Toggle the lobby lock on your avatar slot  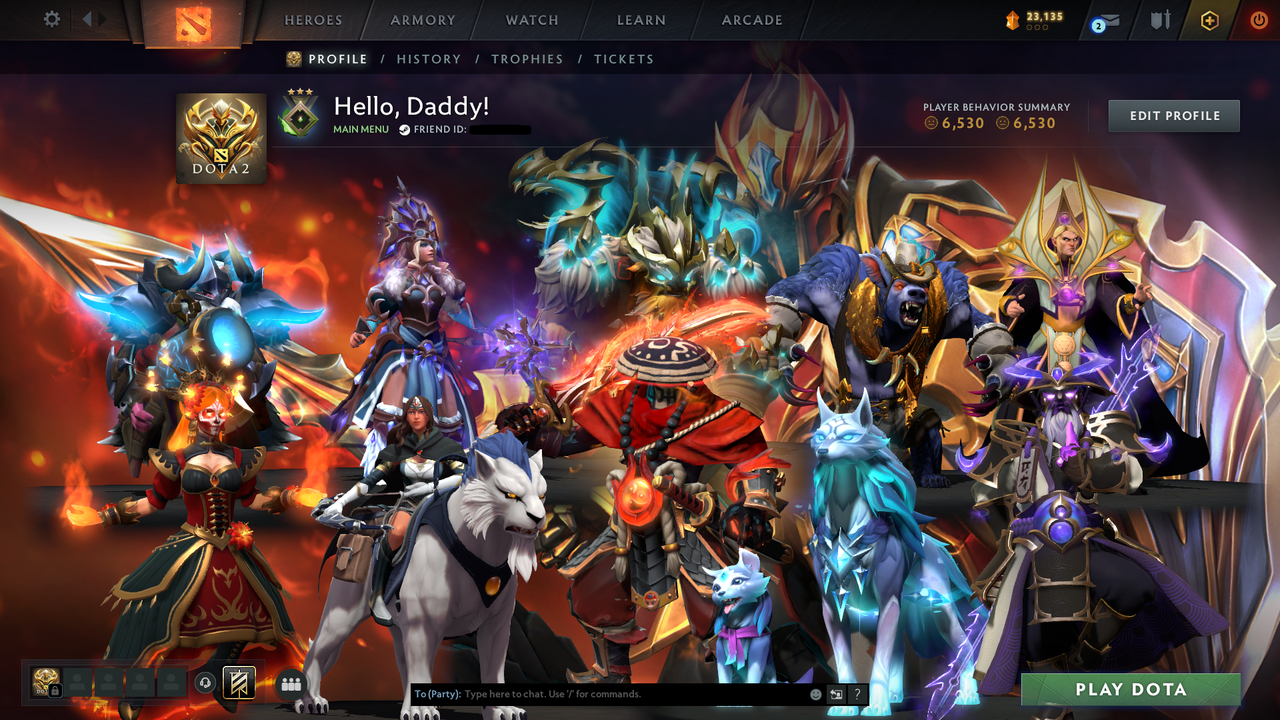[55, 689]
